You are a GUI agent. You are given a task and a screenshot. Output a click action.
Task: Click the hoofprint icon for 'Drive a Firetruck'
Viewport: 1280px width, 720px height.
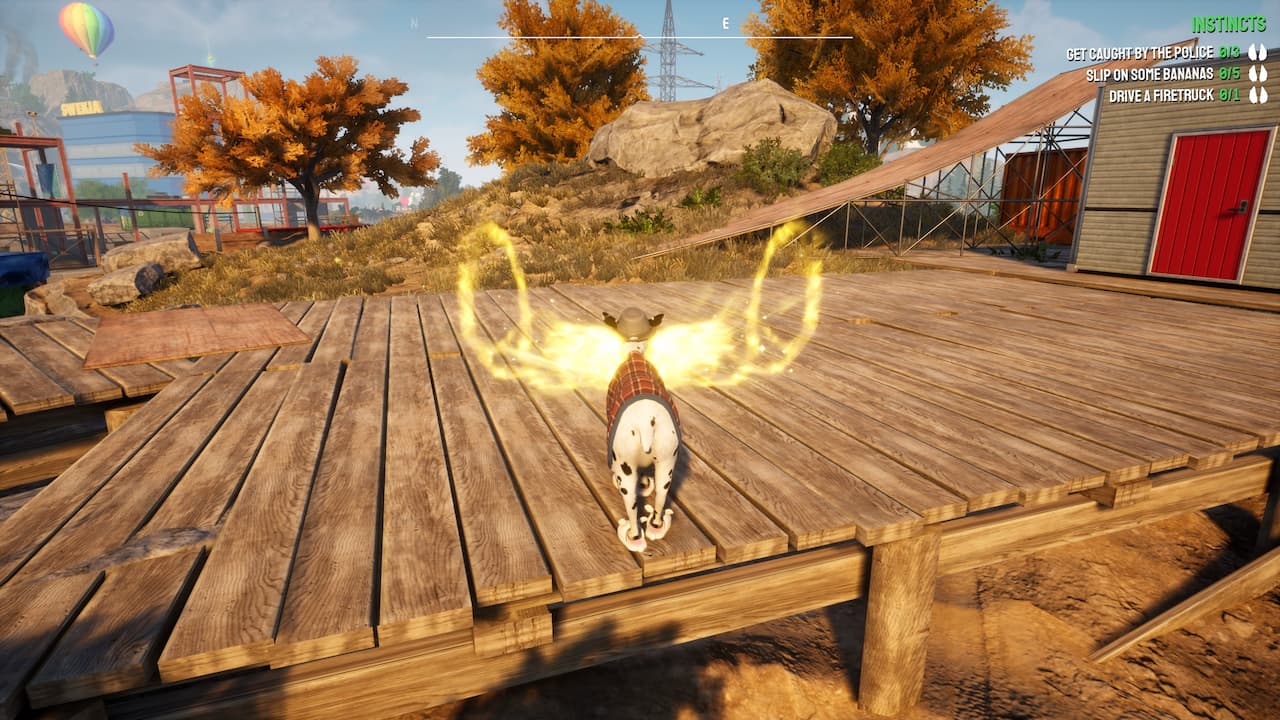1258,93
